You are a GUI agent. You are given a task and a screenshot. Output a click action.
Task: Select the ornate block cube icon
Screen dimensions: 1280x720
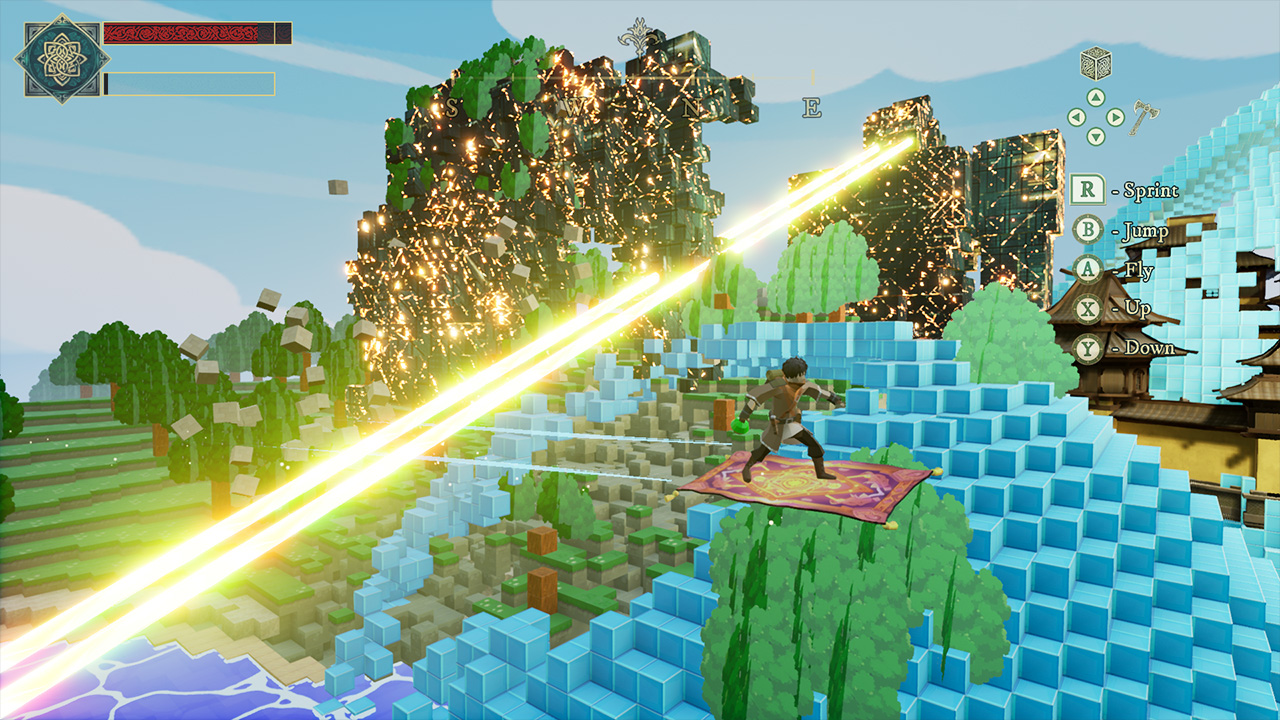pos(1095,63)
